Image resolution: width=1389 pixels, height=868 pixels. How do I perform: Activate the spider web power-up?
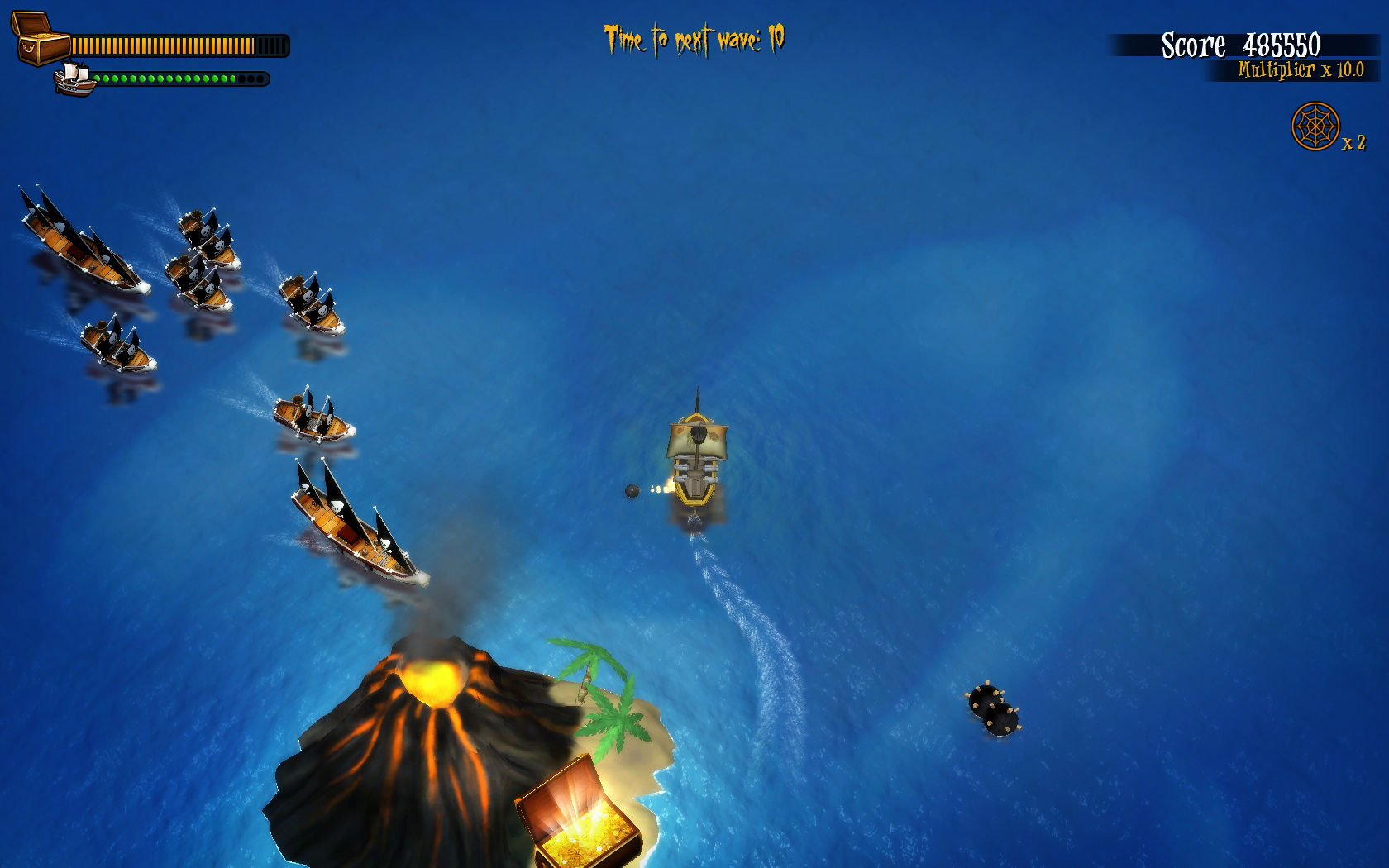pyautogui.click(x=1315, y=126)
